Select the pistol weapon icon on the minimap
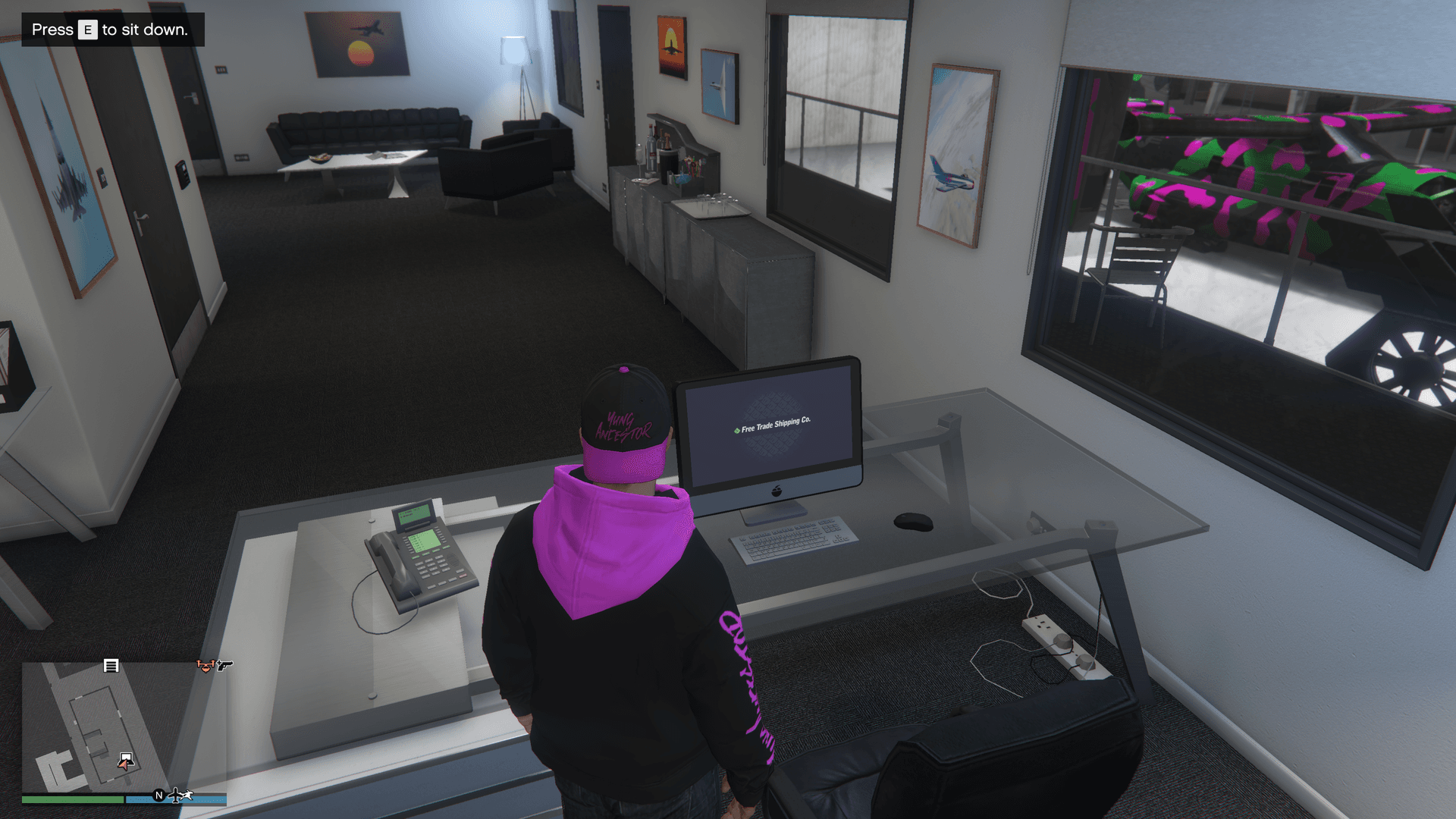This screenshot has height=819, width=1456. pos(226,667)
